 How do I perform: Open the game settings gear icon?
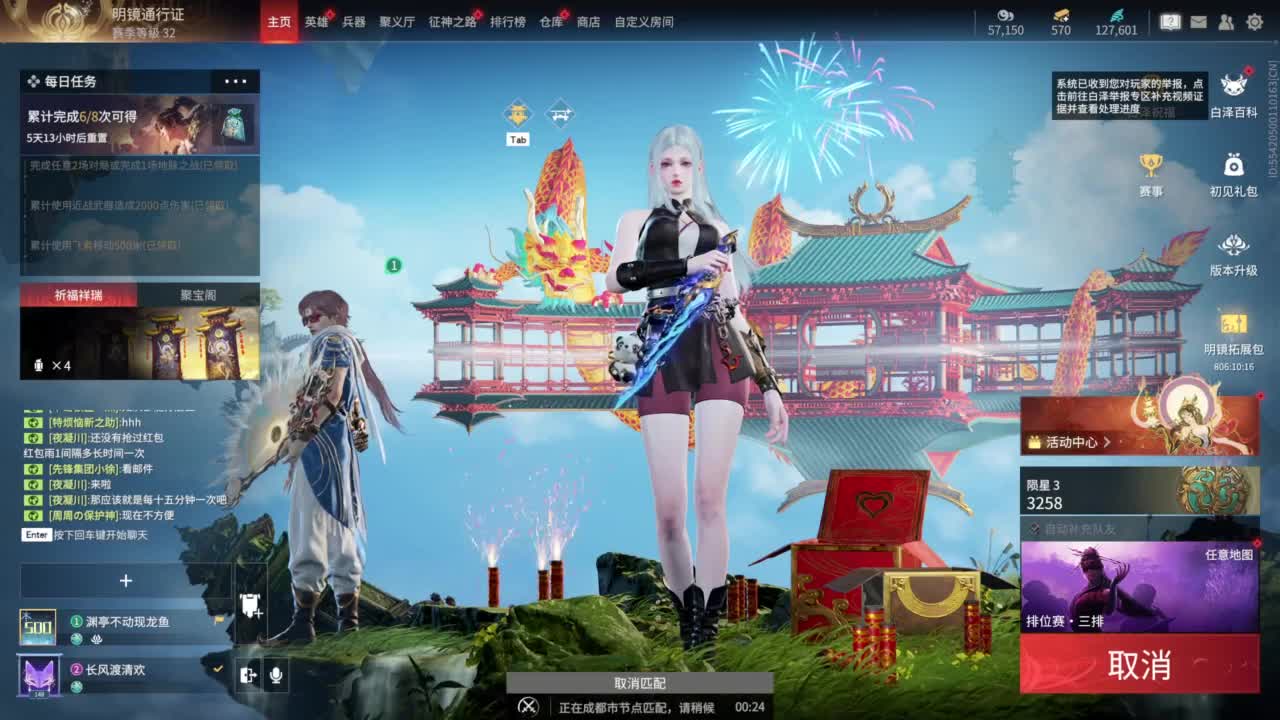[x=1255, y=20]
